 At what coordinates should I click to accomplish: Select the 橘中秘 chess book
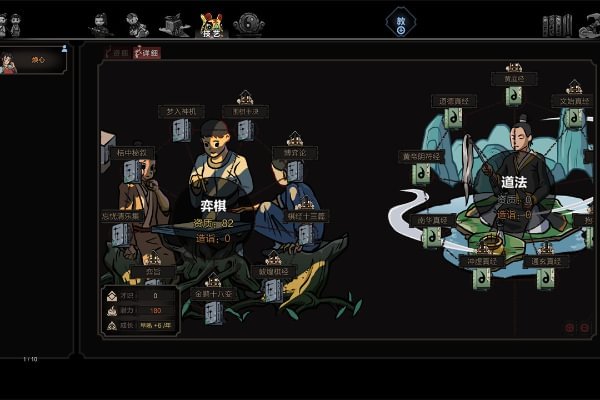131,172
